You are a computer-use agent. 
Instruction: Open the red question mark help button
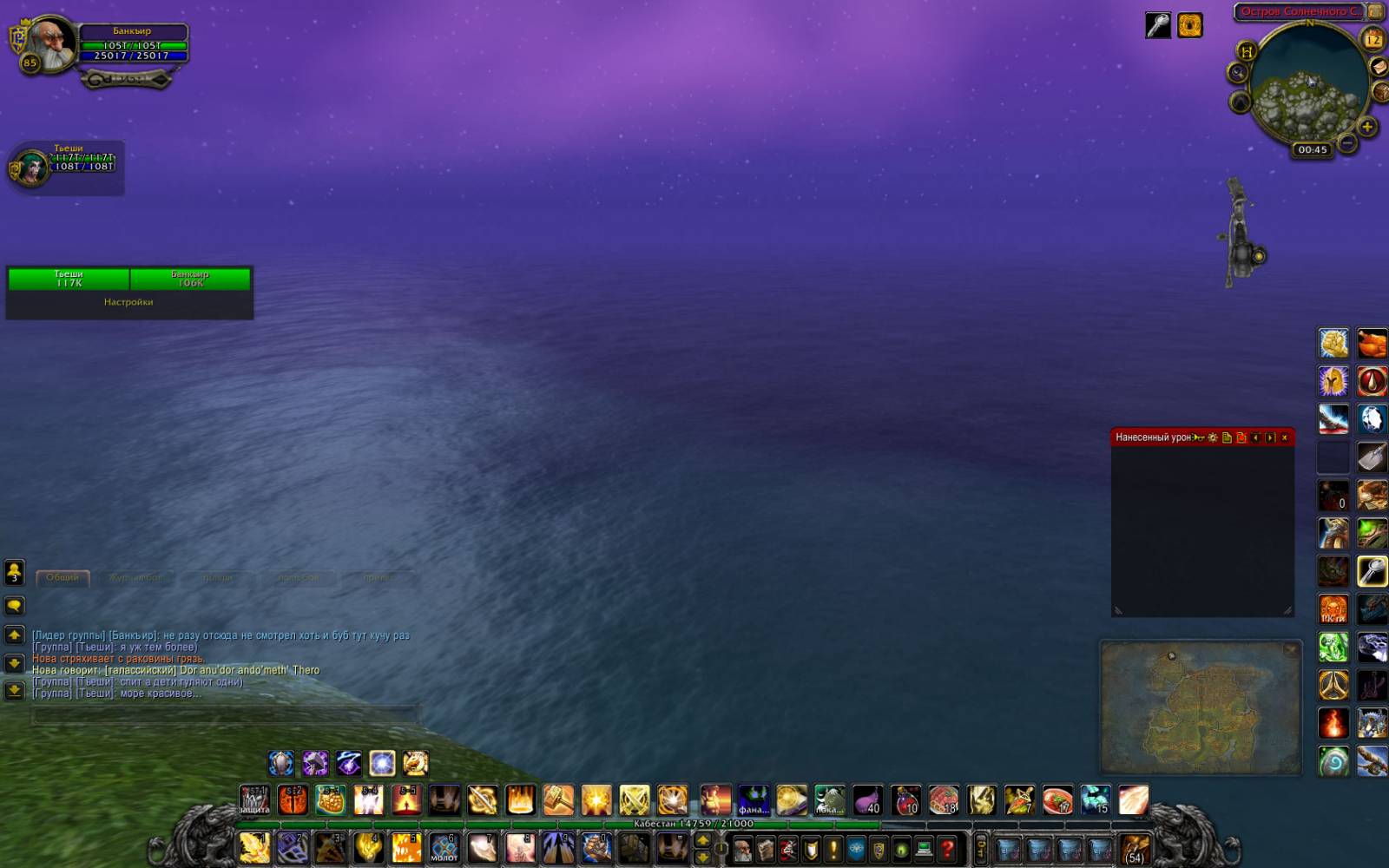click(948, 848)
